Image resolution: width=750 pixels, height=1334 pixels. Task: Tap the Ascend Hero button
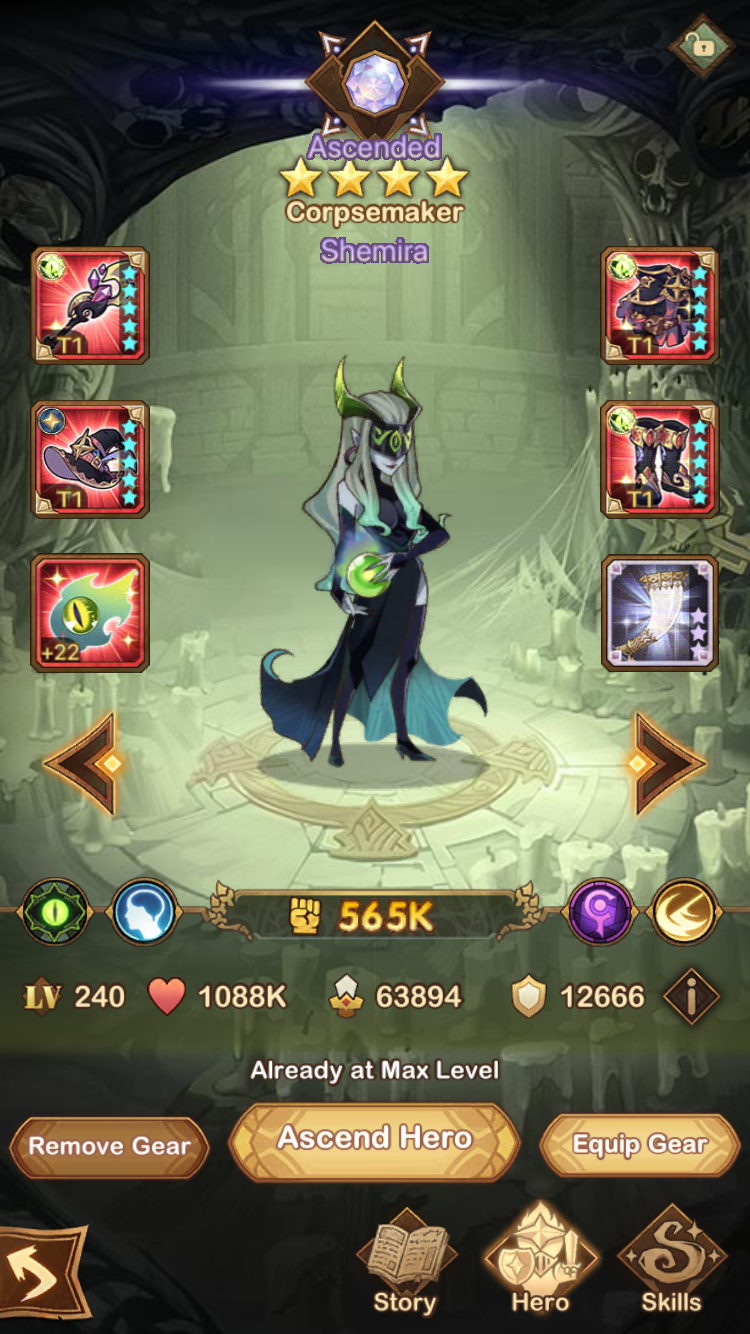pos(375,1140)
